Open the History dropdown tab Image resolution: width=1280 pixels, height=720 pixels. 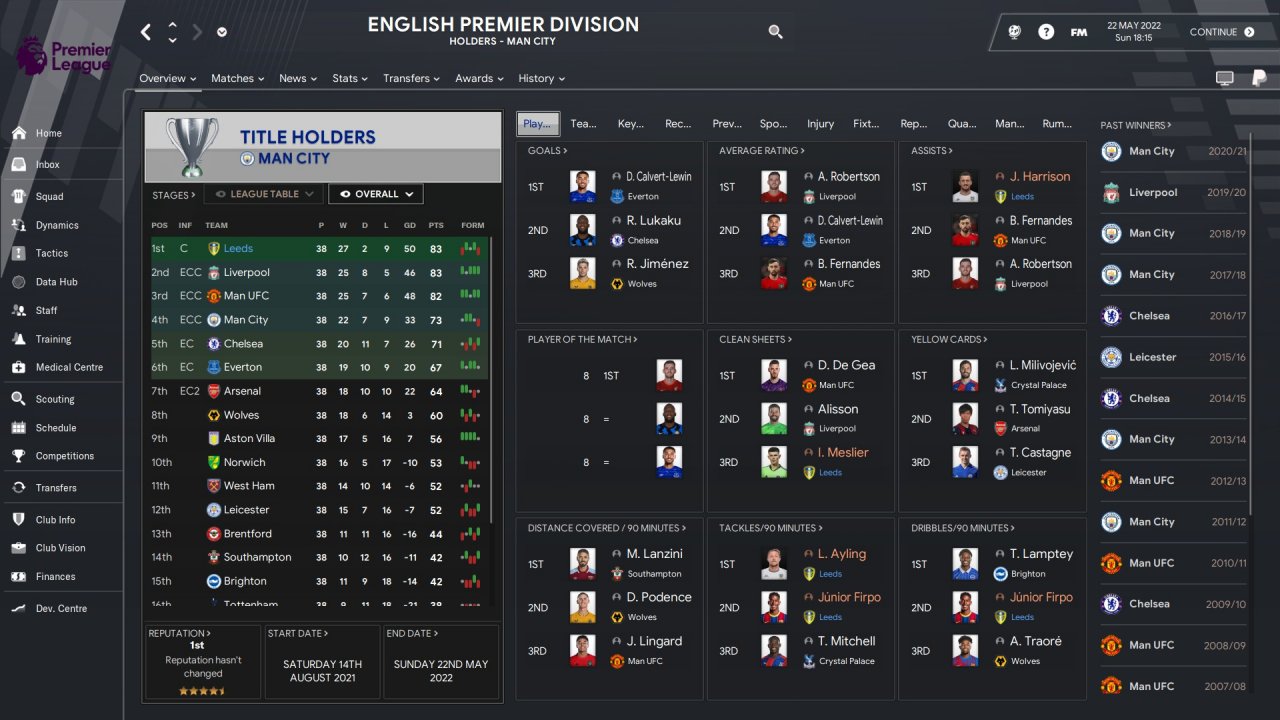pyautogui.click(x=541, y=79)
